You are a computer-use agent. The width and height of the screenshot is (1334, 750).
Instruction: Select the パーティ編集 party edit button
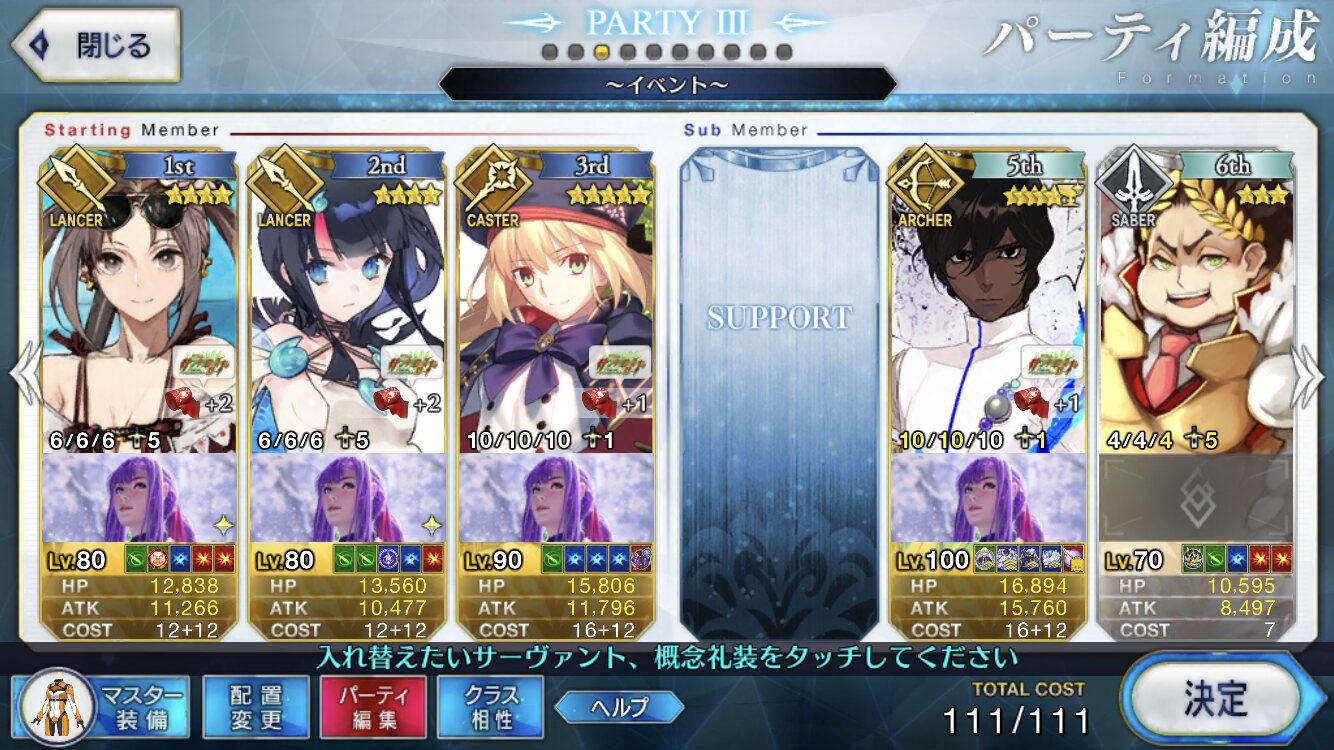373,706
